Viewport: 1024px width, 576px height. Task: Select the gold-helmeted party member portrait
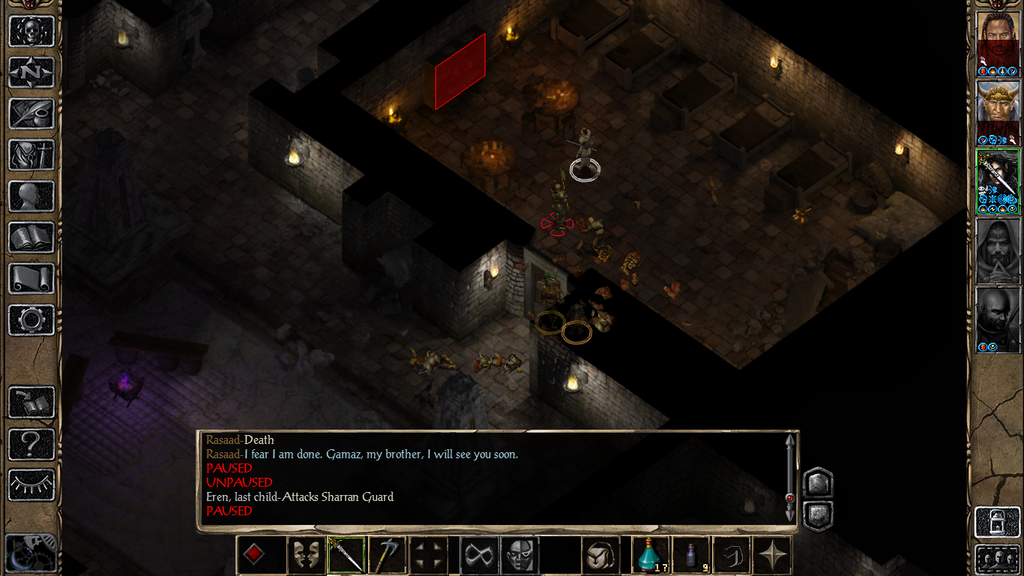pos(997,108)
